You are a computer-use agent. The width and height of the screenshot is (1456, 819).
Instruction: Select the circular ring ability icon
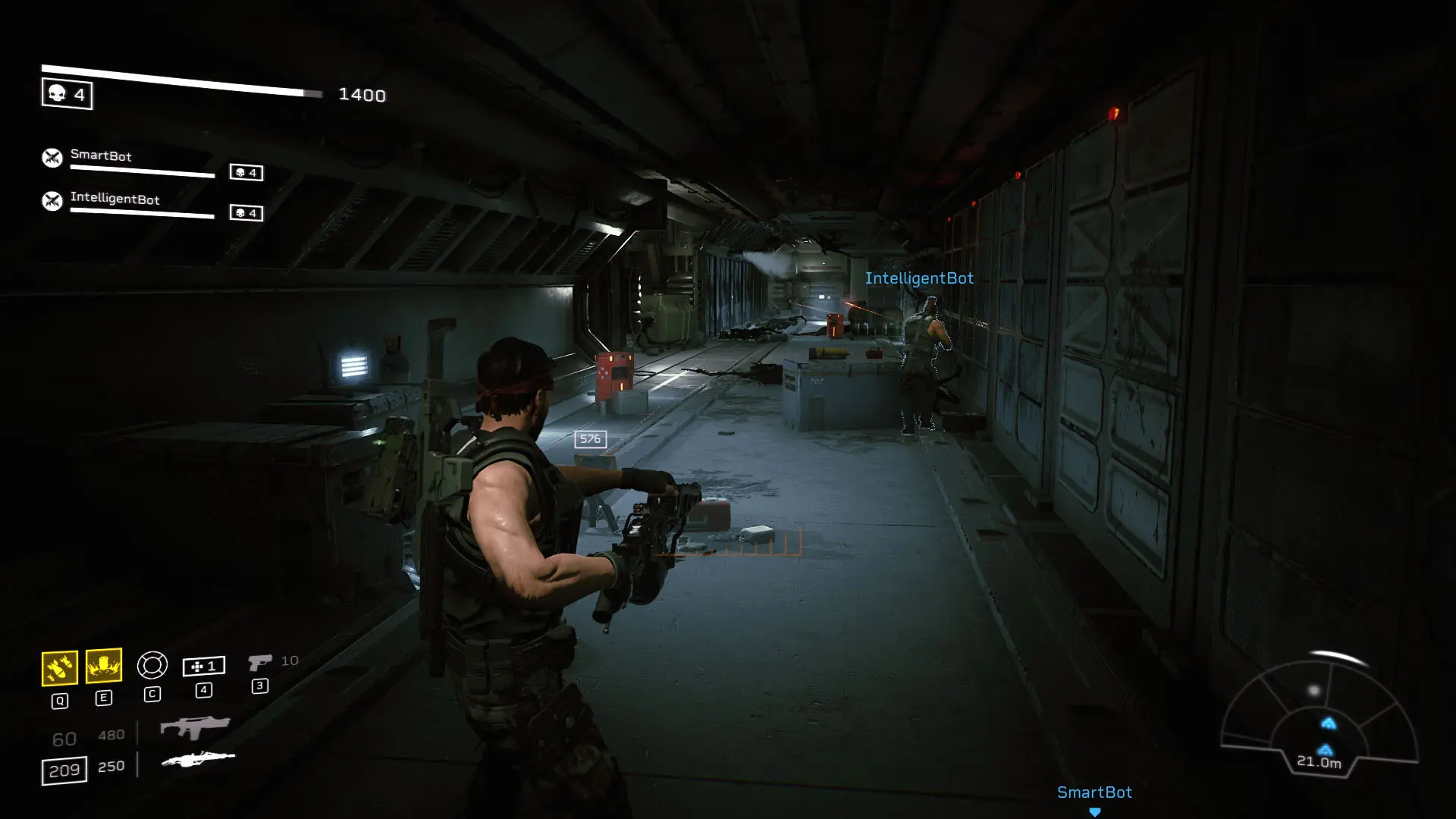(x=152, y=665)
